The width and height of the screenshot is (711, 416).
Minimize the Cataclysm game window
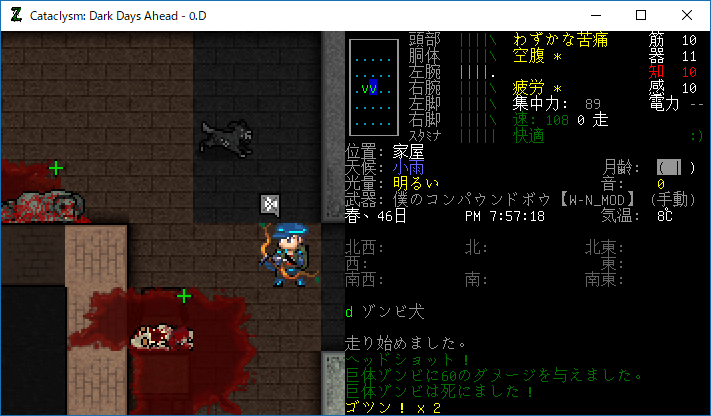coord(595,15)
